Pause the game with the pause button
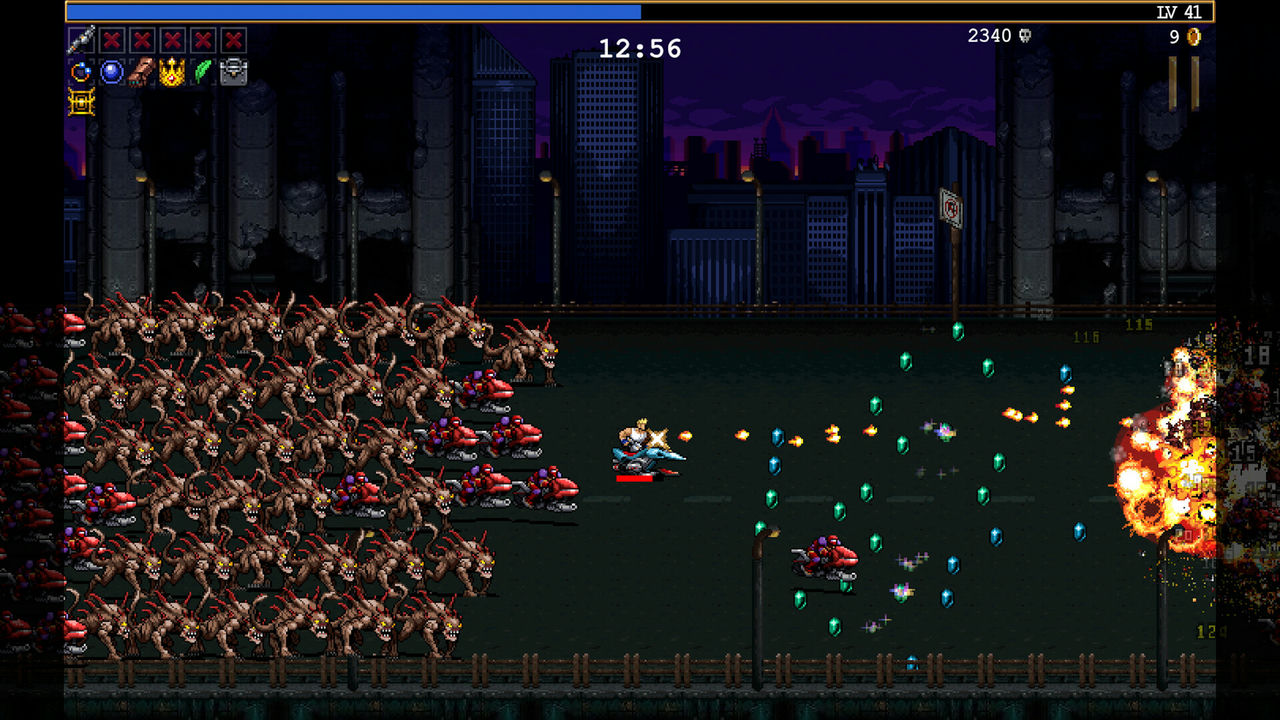Image resolution: width=1280 pixels, height=720 pixels. [1184, 83]
